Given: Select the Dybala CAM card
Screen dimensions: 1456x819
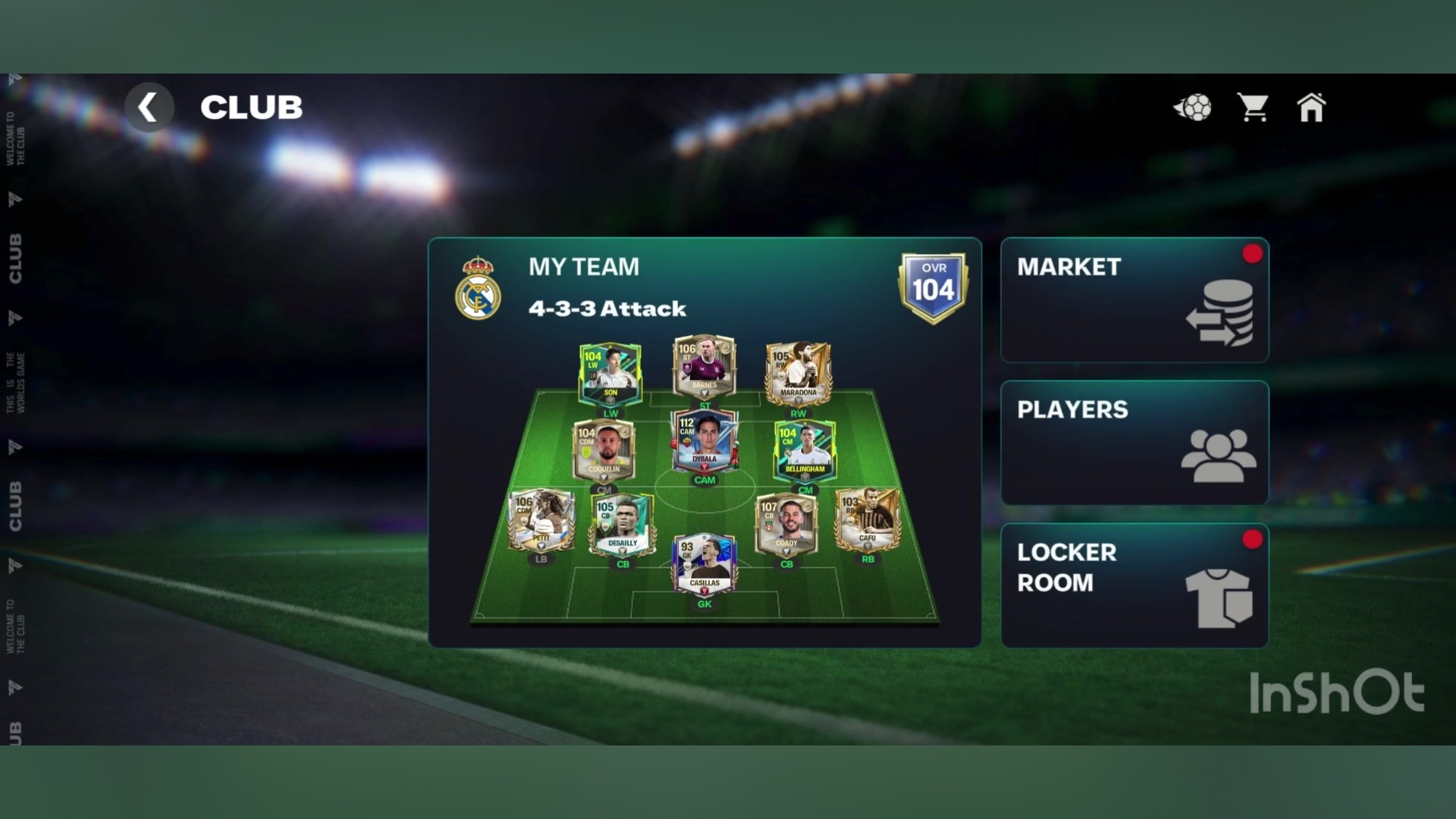Looking at the screenshot, I should click(704, 441).
